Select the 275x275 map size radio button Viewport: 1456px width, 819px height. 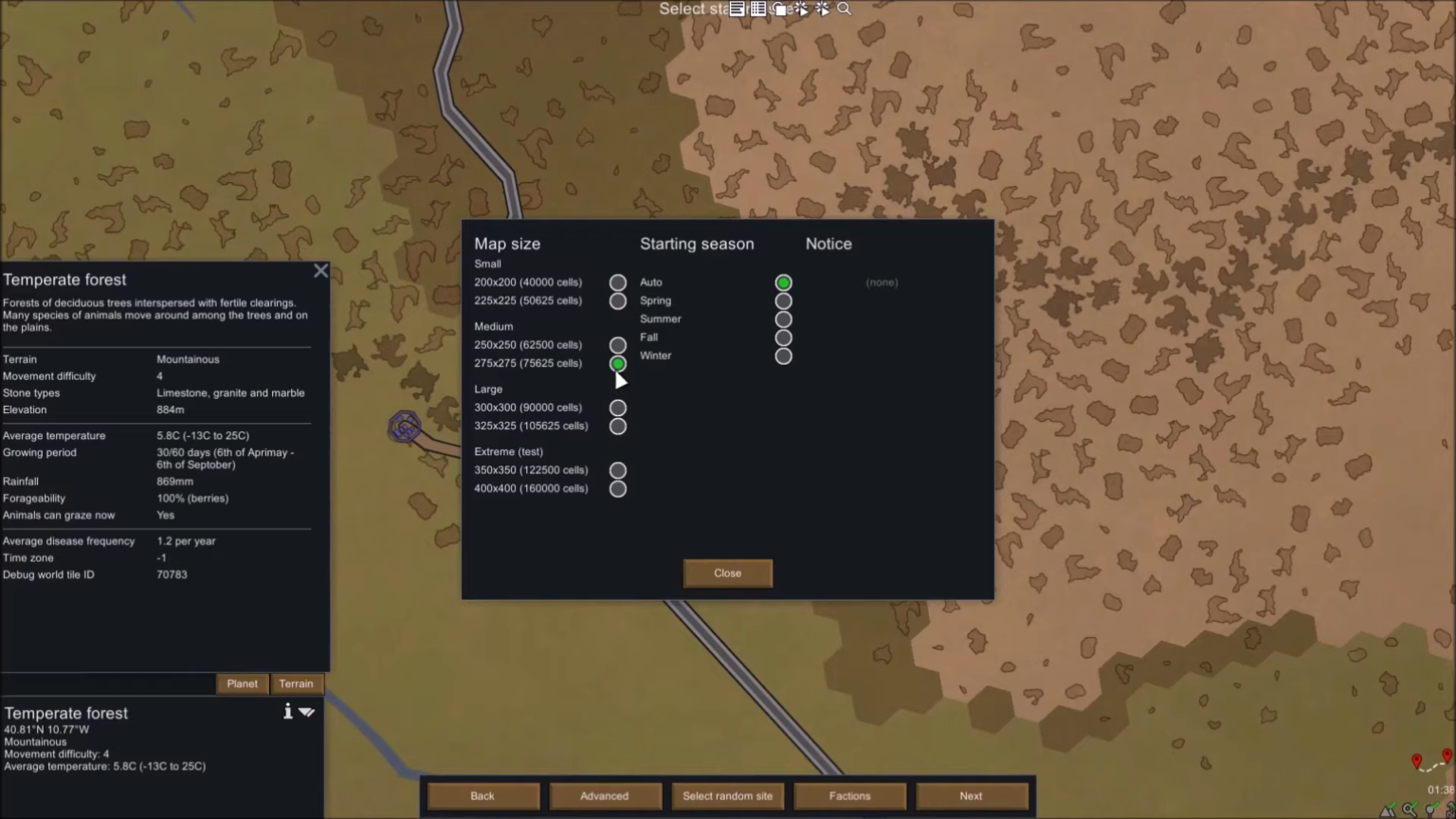617,363
